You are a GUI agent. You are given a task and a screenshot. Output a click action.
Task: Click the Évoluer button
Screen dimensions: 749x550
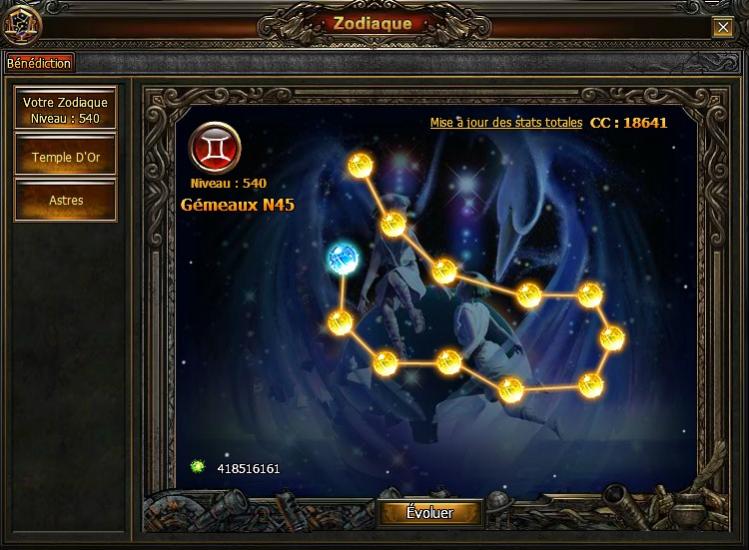(x=430, y=513)
